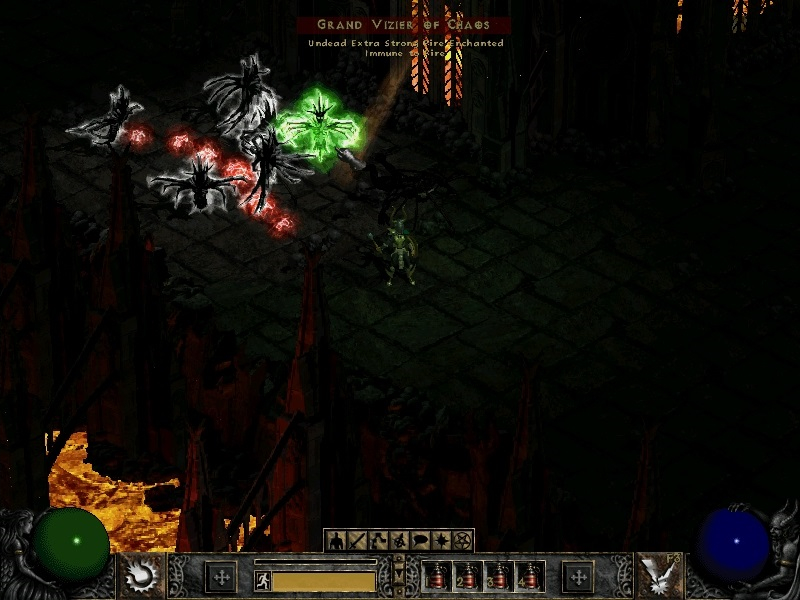The width and height of the screenshot is (800, 600).
Task: Select the left mouse skill button
Action: coord(139,576)
